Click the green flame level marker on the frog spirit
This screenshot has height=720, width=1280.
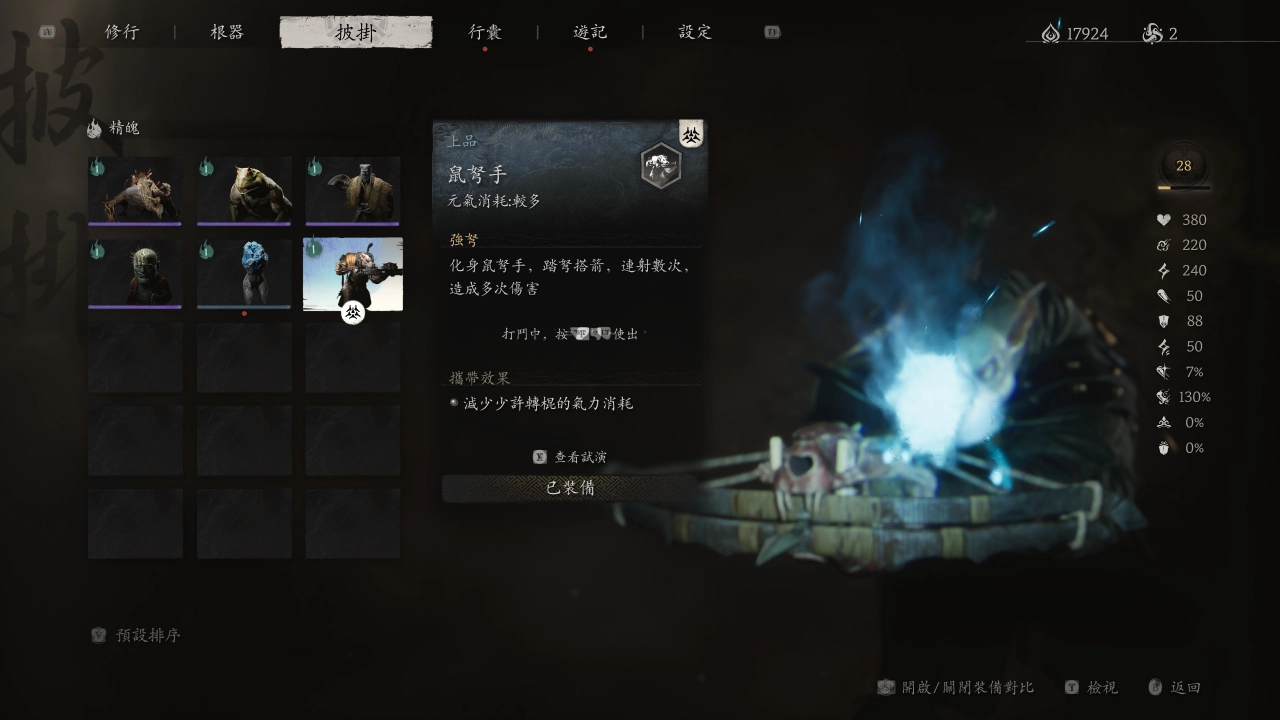click(206, 167)
